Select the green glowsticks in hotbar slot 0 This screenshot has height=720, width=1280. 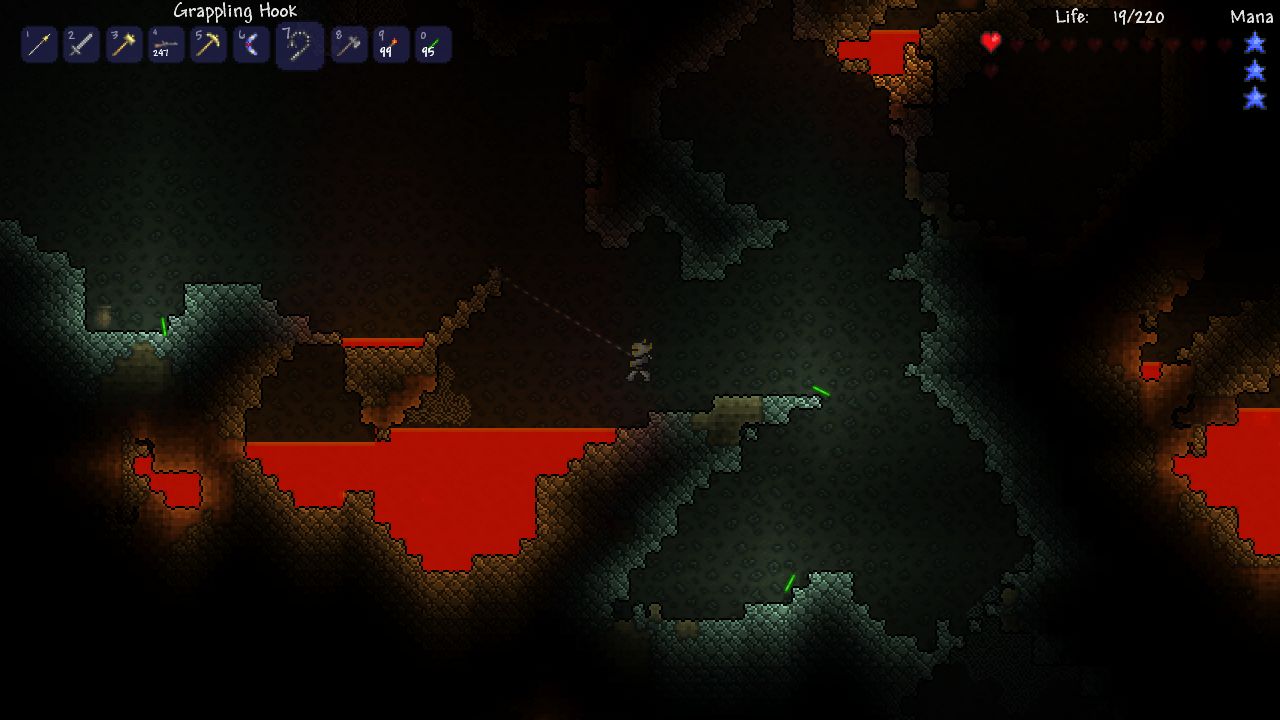432,44
